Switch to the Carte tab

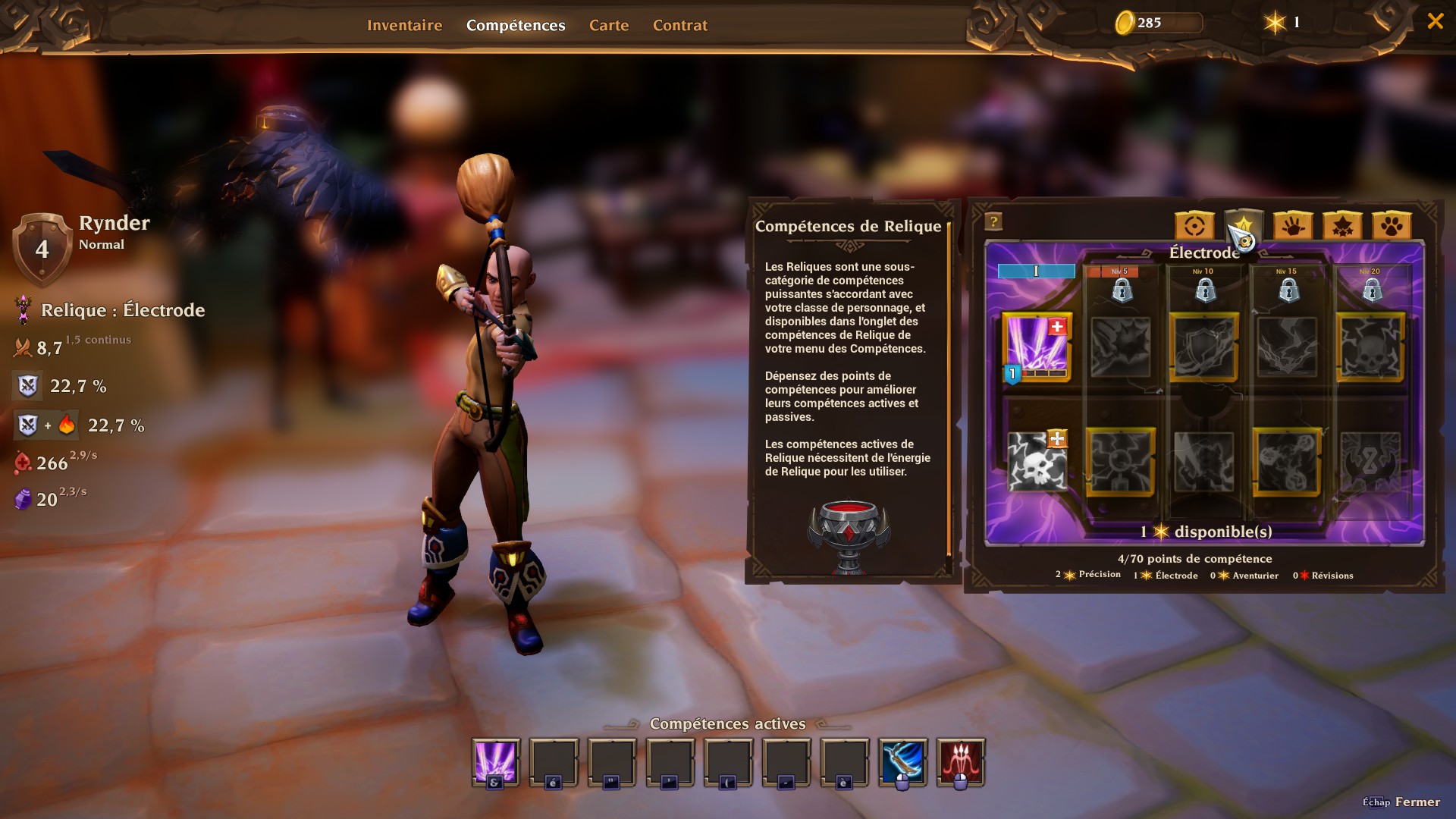[609, 25]
